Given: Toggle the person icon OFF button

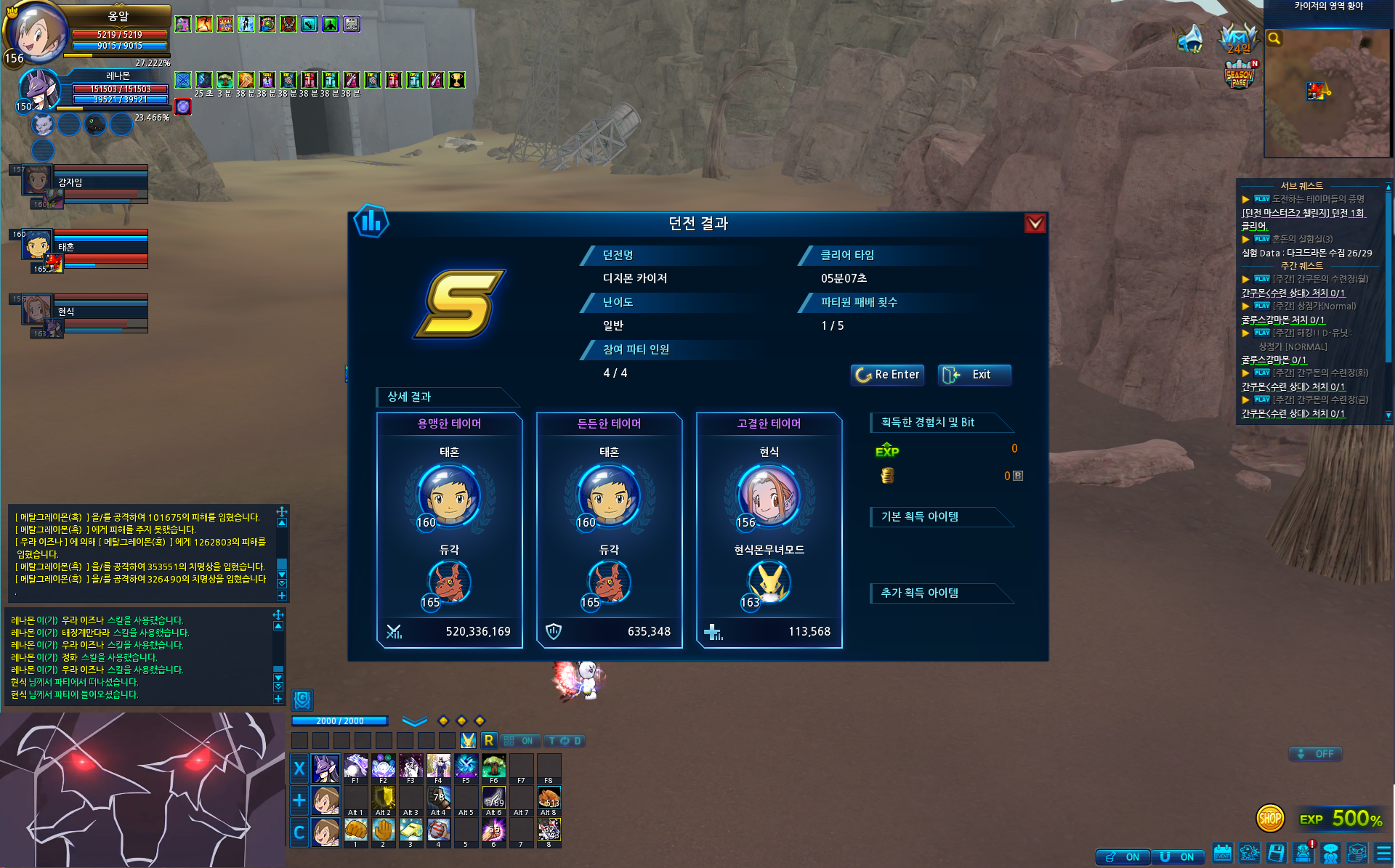Looking at the screenshot, I should coord(1315,754).
